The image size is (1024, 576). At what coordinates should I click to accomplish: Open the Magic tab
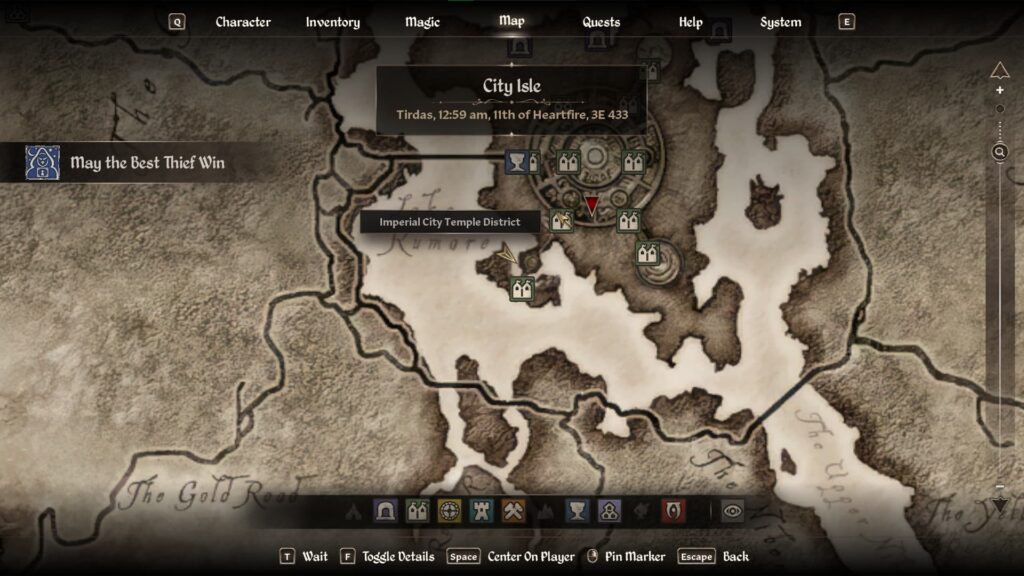click(422, 22)
